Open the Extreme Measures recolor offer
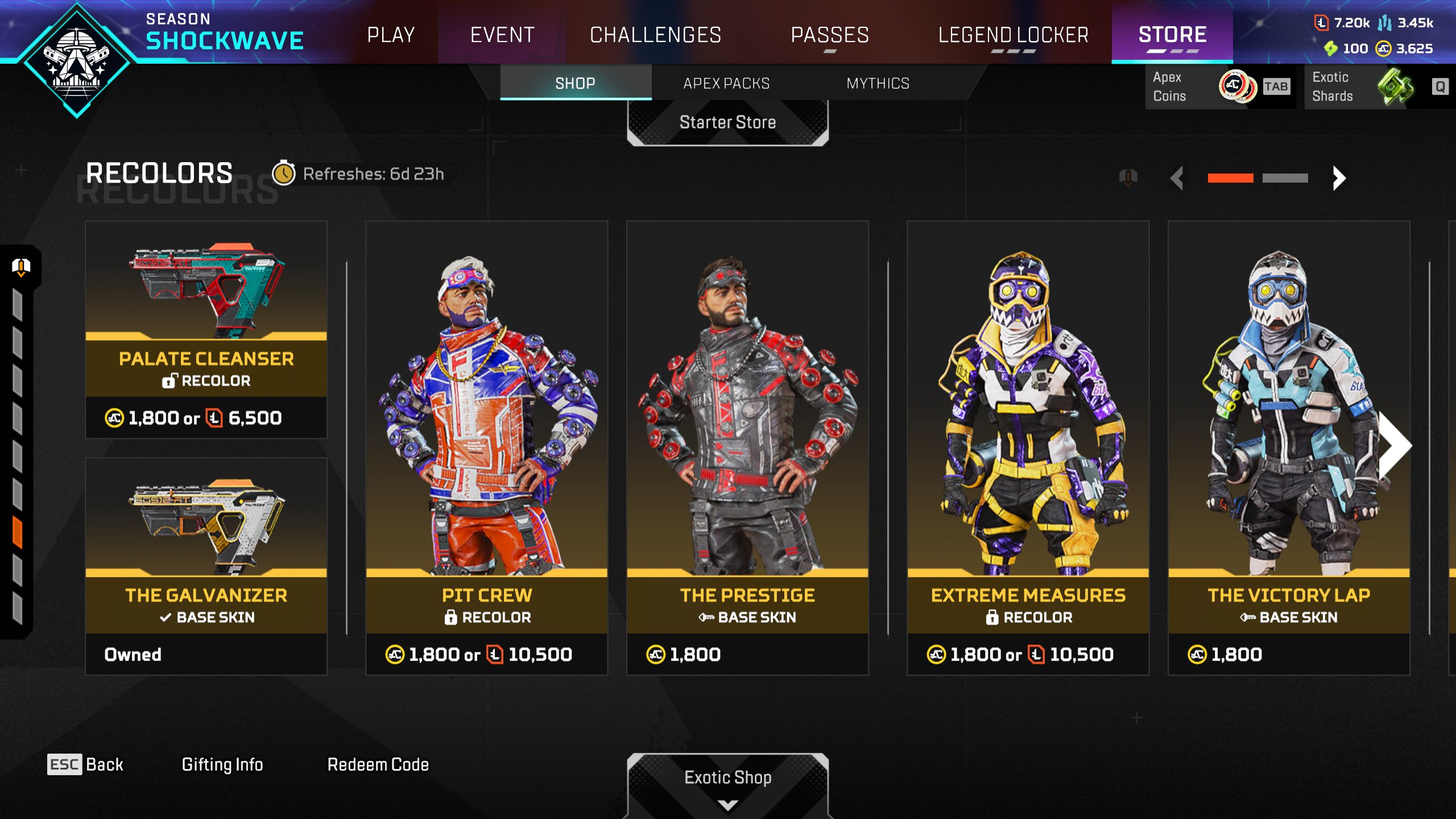This screenshot has height=819, width=1456. tap(1028, 448)
